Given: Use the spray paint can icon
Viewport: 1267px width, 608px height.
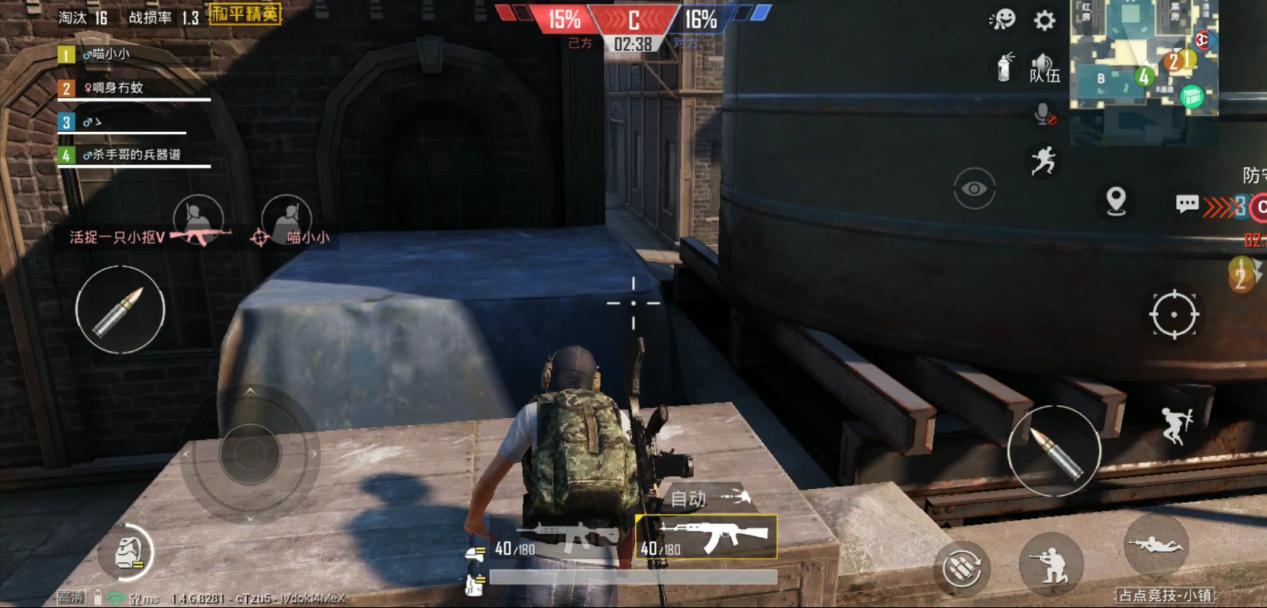Looking at the screenshot, I should click(x=1004, y=67).
